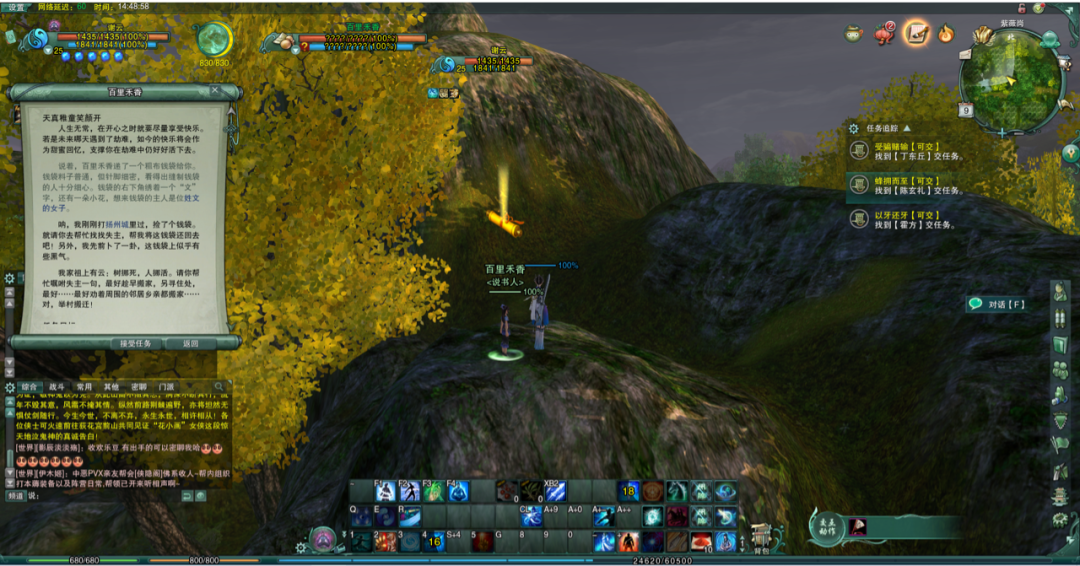Image resolution: width=1080 pixels, height=566 pixels.
Task: Select the 门派 chat tab
Action: coord(166,386)
